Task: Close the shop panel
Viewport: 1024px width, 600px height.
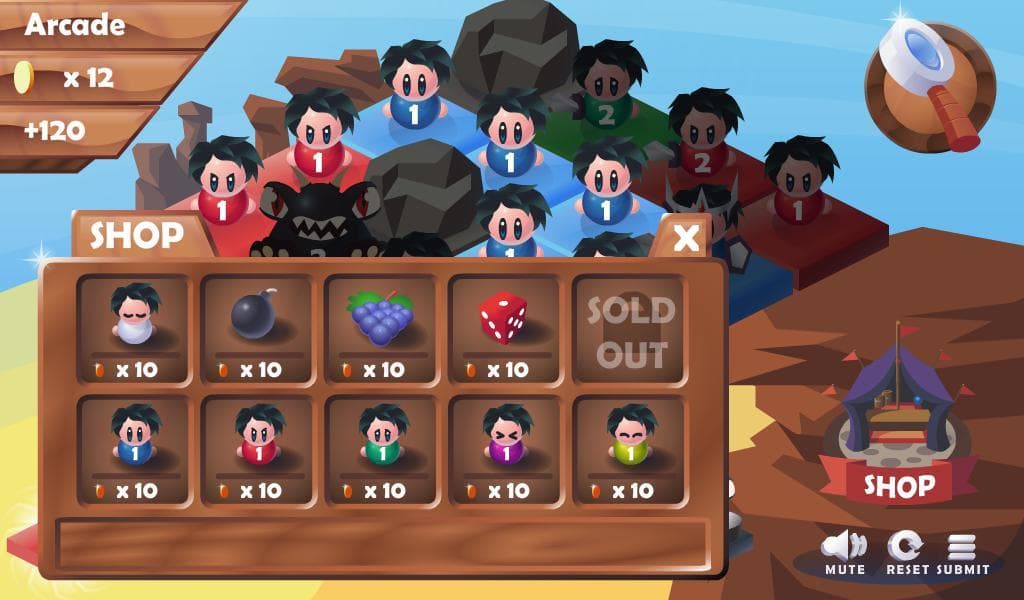Action: tap(686, 238)
